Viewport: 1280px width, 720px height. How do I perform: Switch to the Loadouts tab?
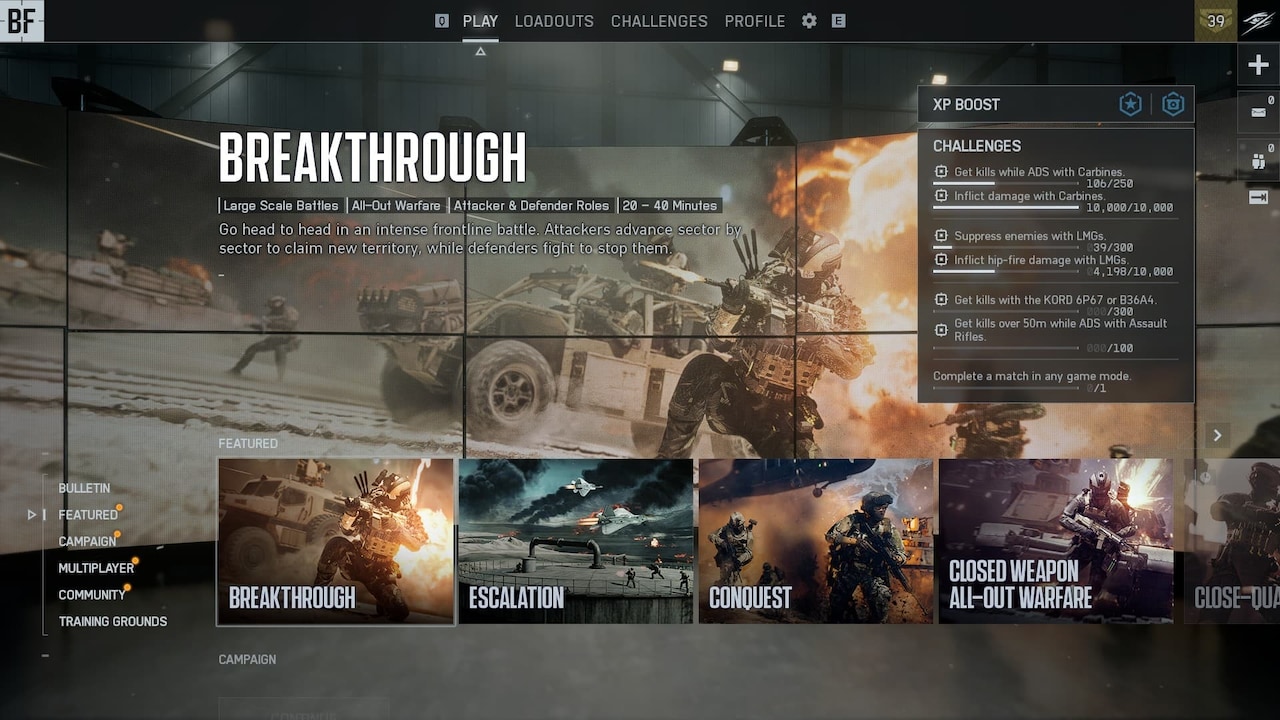(554, 21)
